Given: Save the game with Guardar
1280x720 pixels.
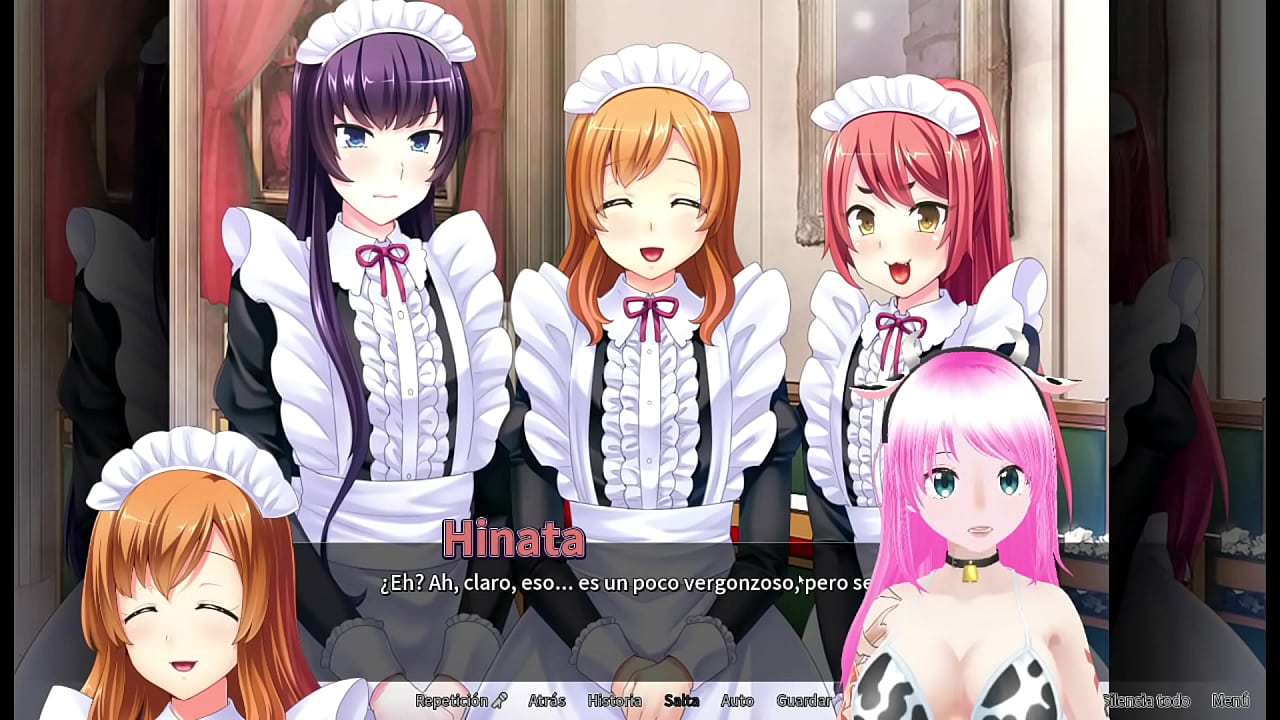Looking at the screenshot, I should [x=803, y=701].
